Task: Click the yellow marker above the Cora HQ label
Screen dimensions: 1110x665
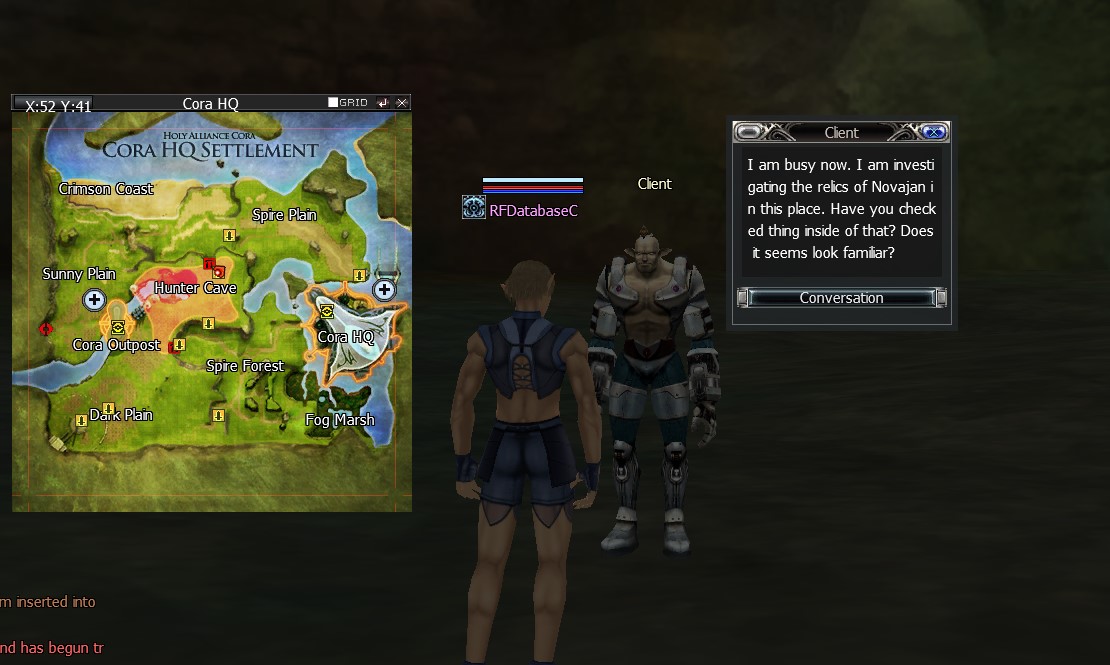Action: 327,311
